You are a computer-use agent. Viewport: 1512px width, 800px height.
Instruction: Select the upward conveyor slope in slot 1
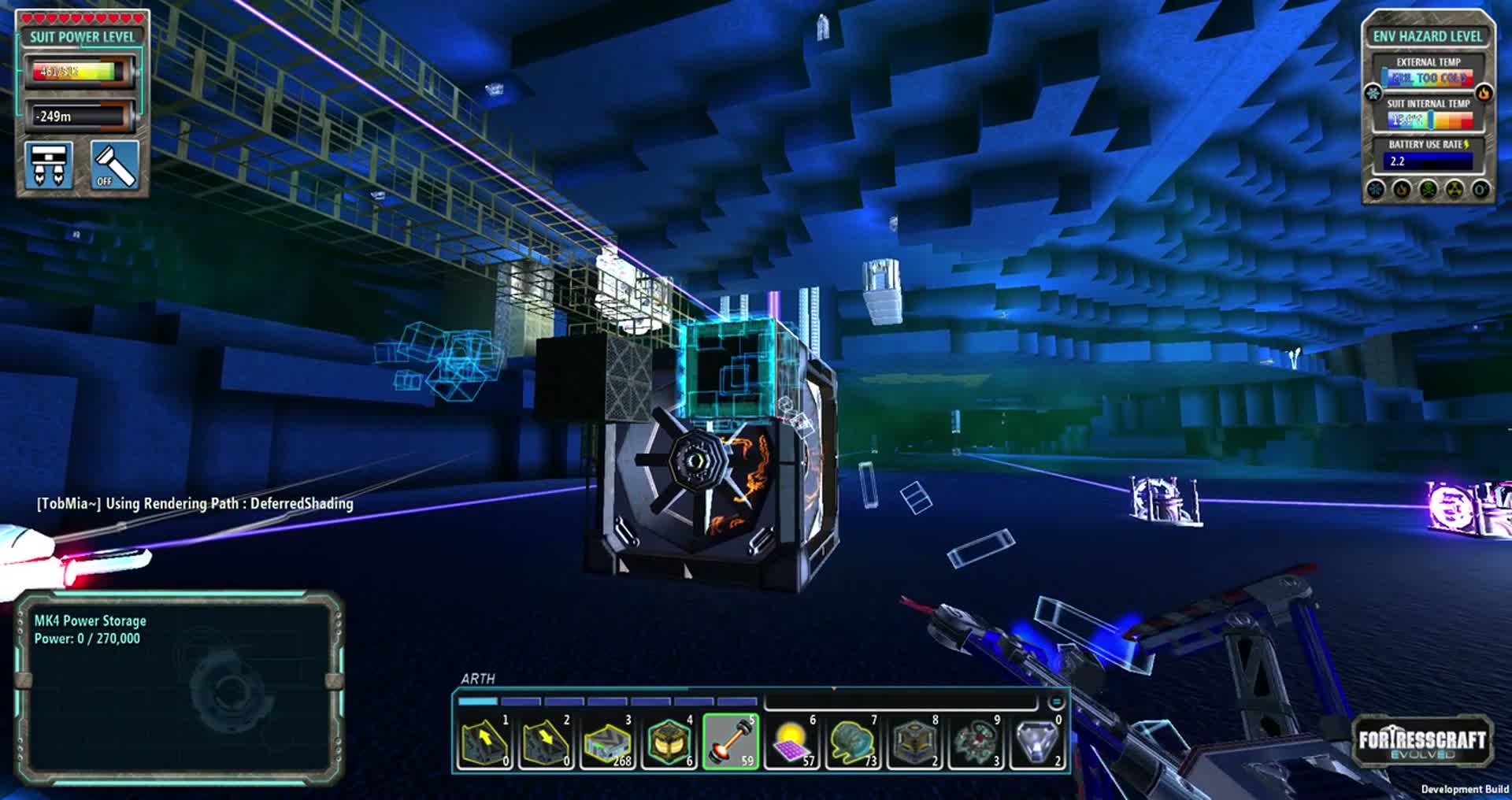click(484, 742)
